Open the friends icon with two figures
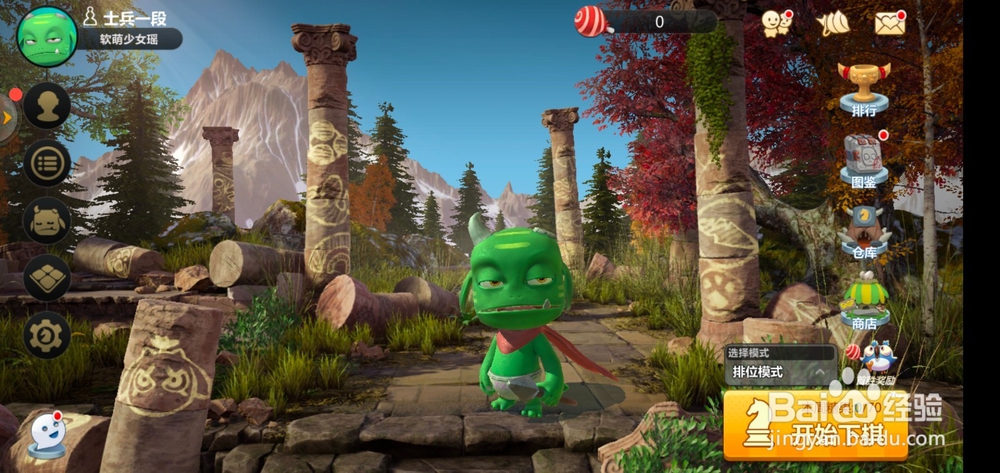Image resolution: width=1000 pixels, height=473 pixels. [776, 23]
